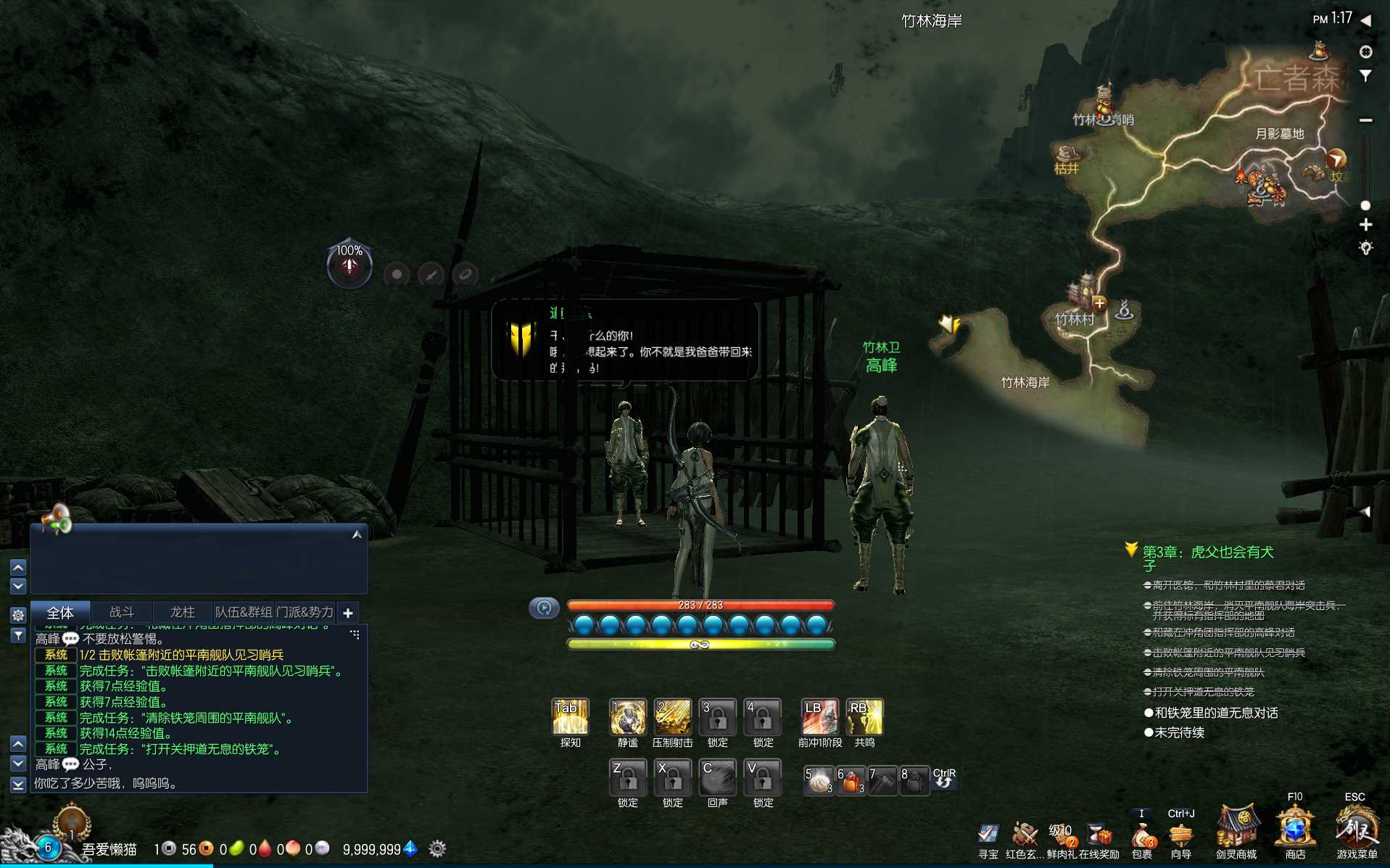This screenshot has height=868, width=1390.
Task: Use the 共鸣 skill icon
Action: tap(864, 717)
